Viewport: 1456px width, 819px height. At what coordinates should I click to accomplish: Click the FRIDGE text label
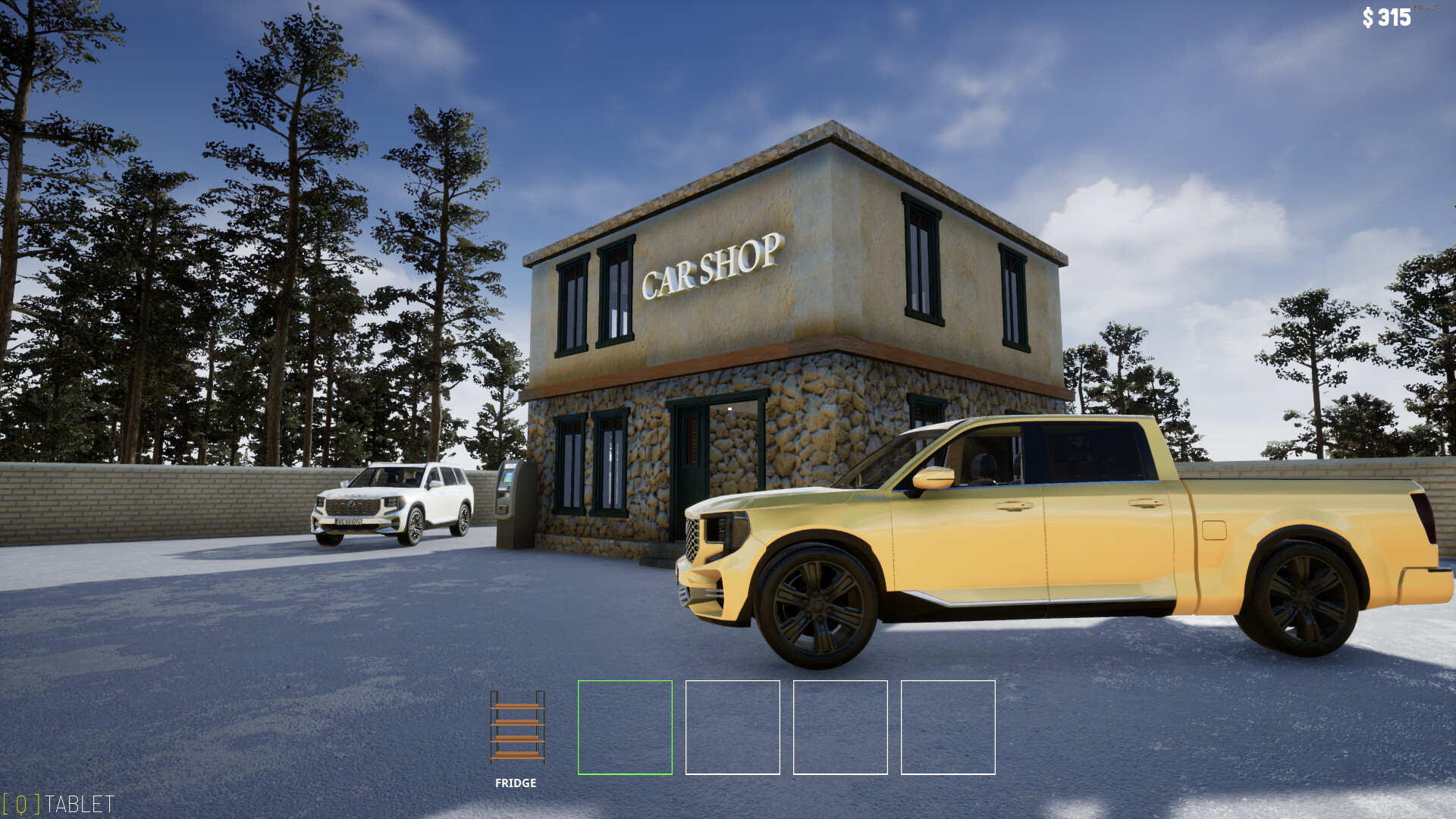pyautogui.click(x=516, y=783)
